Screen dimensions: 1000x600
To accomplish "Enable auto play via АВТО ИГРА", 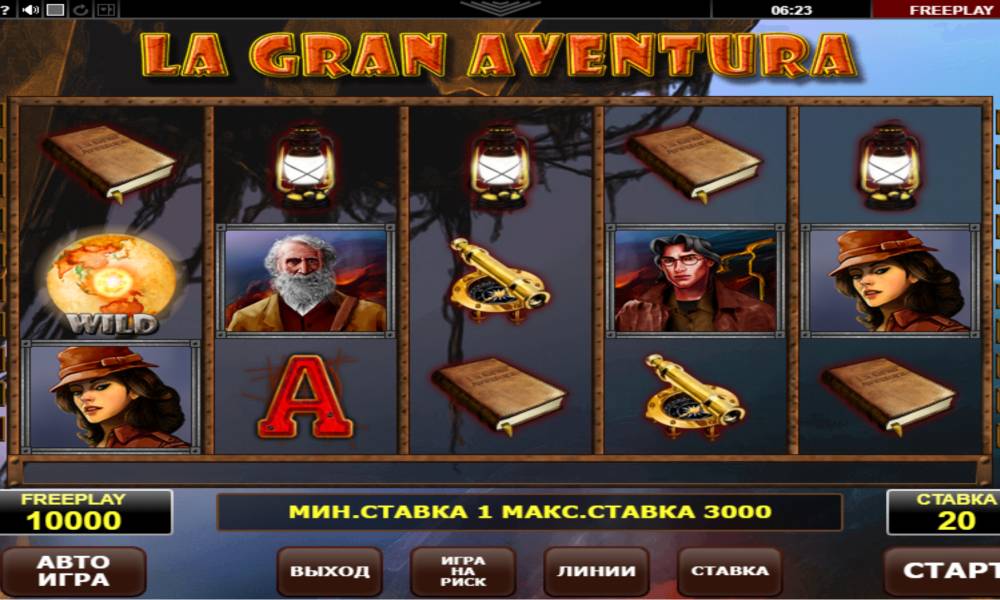I will tap(73, 571).
